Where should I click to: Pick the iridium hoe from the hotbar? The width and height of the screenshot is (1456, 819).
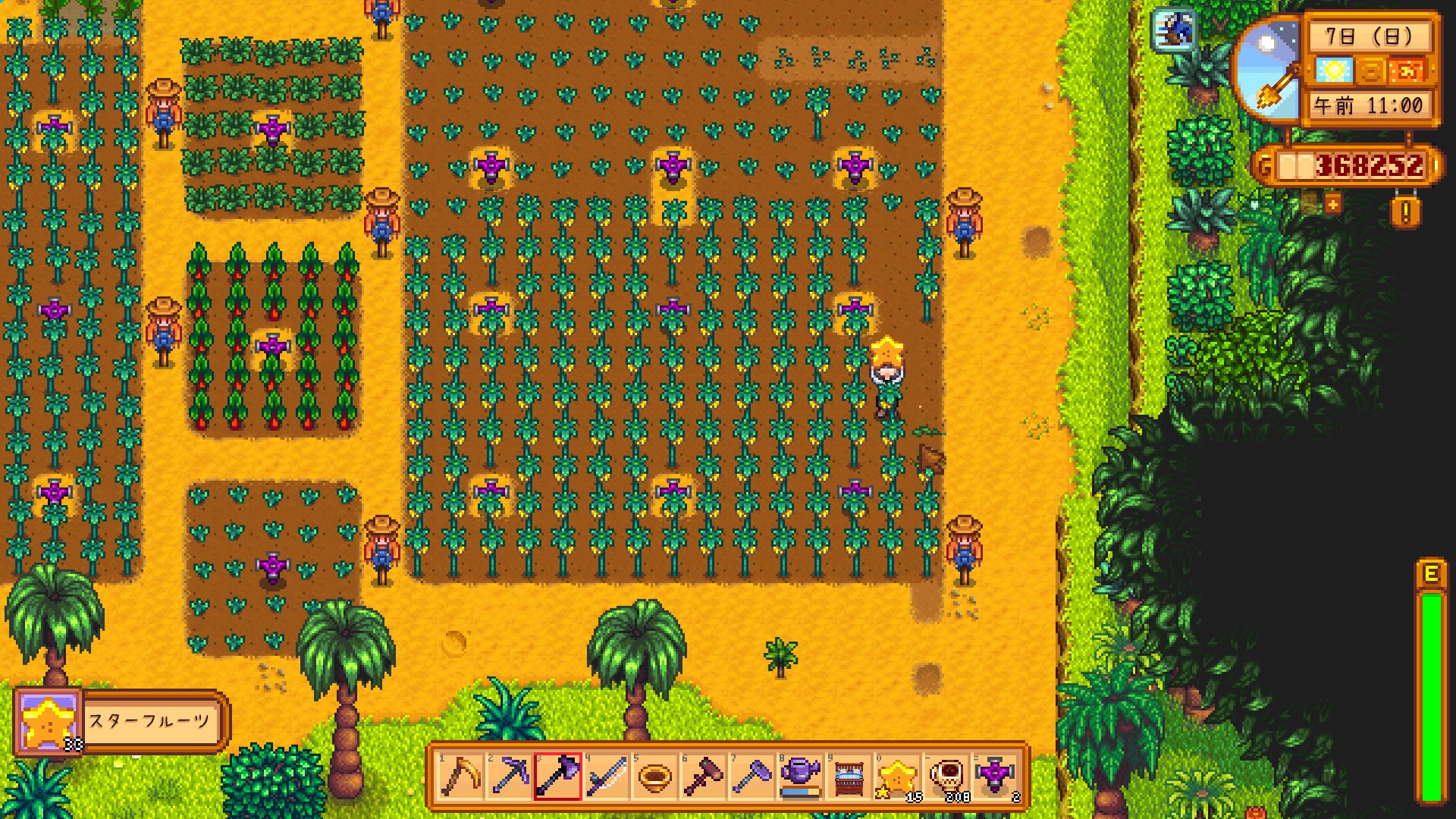coord(752,777)
